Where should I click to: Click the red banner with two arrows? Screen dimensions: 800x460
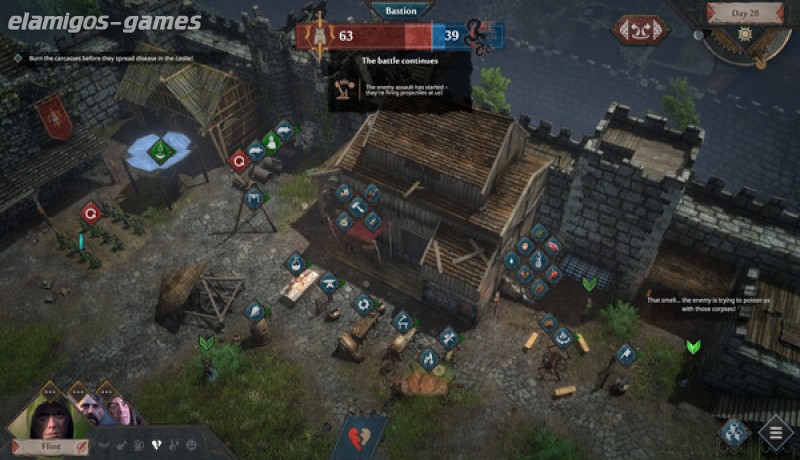coord(642,31)
